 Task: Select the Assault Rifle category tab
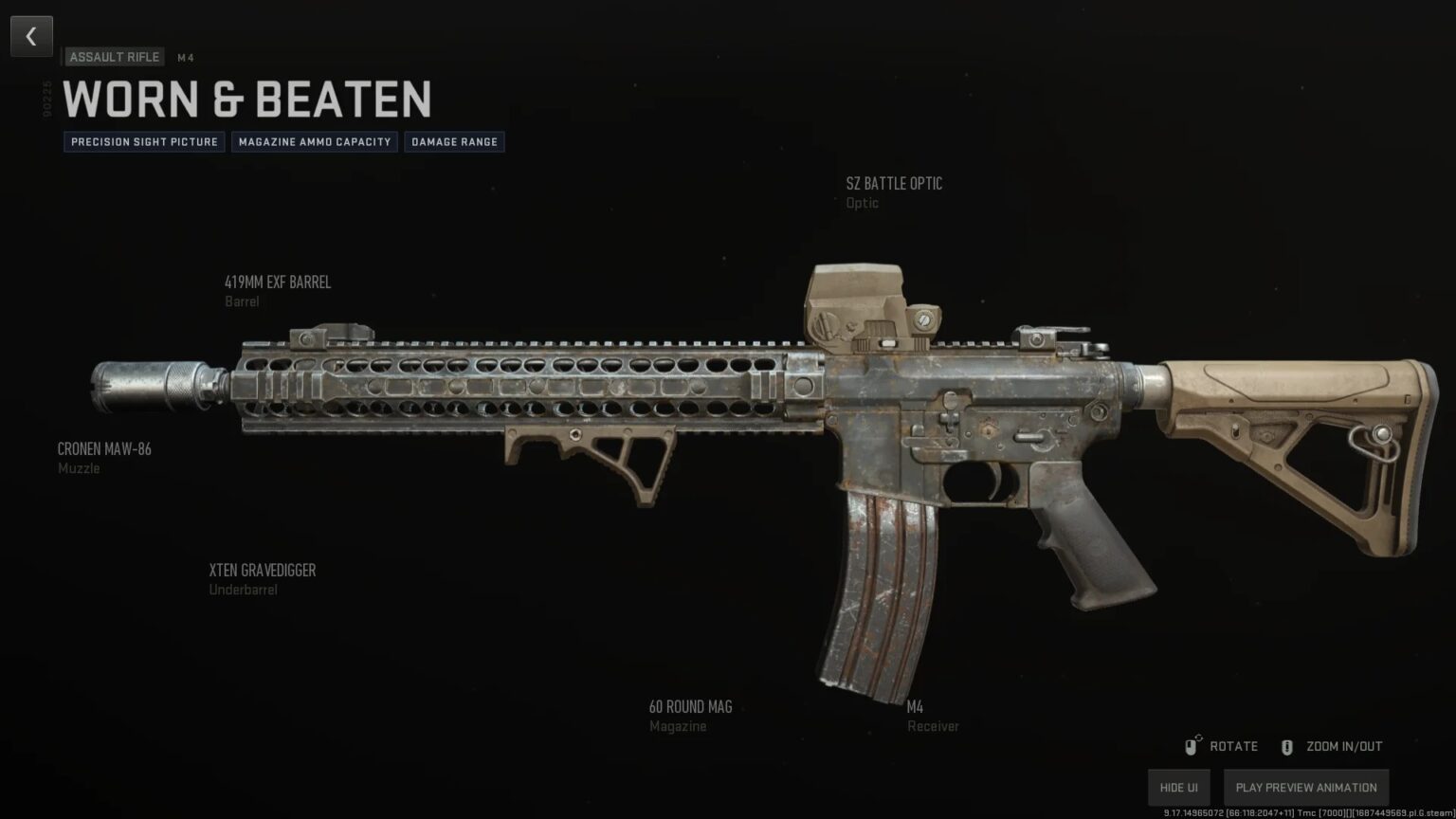coord(114,57)
